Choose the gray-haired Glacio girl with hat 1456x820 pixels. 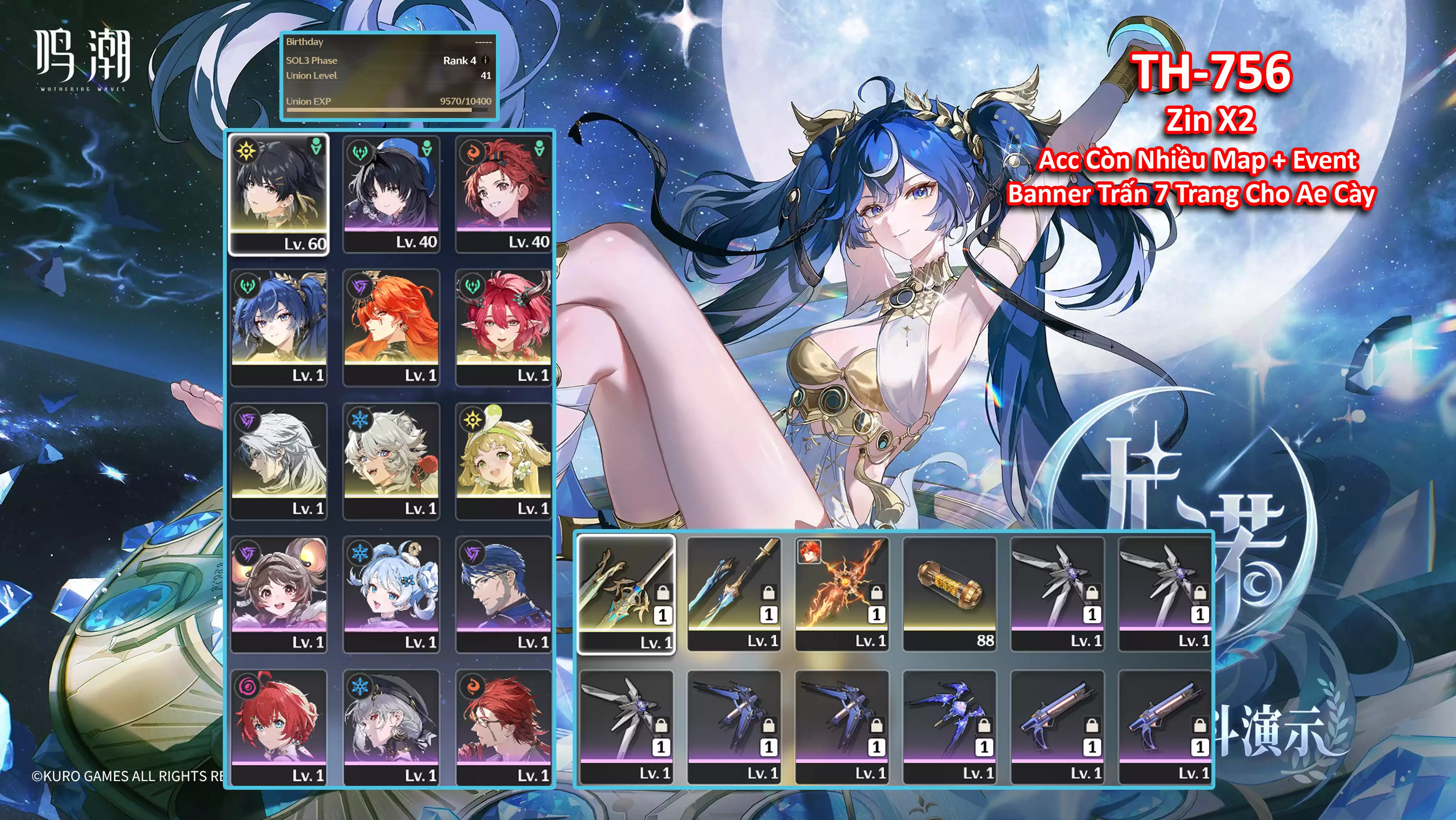point(391,726)
